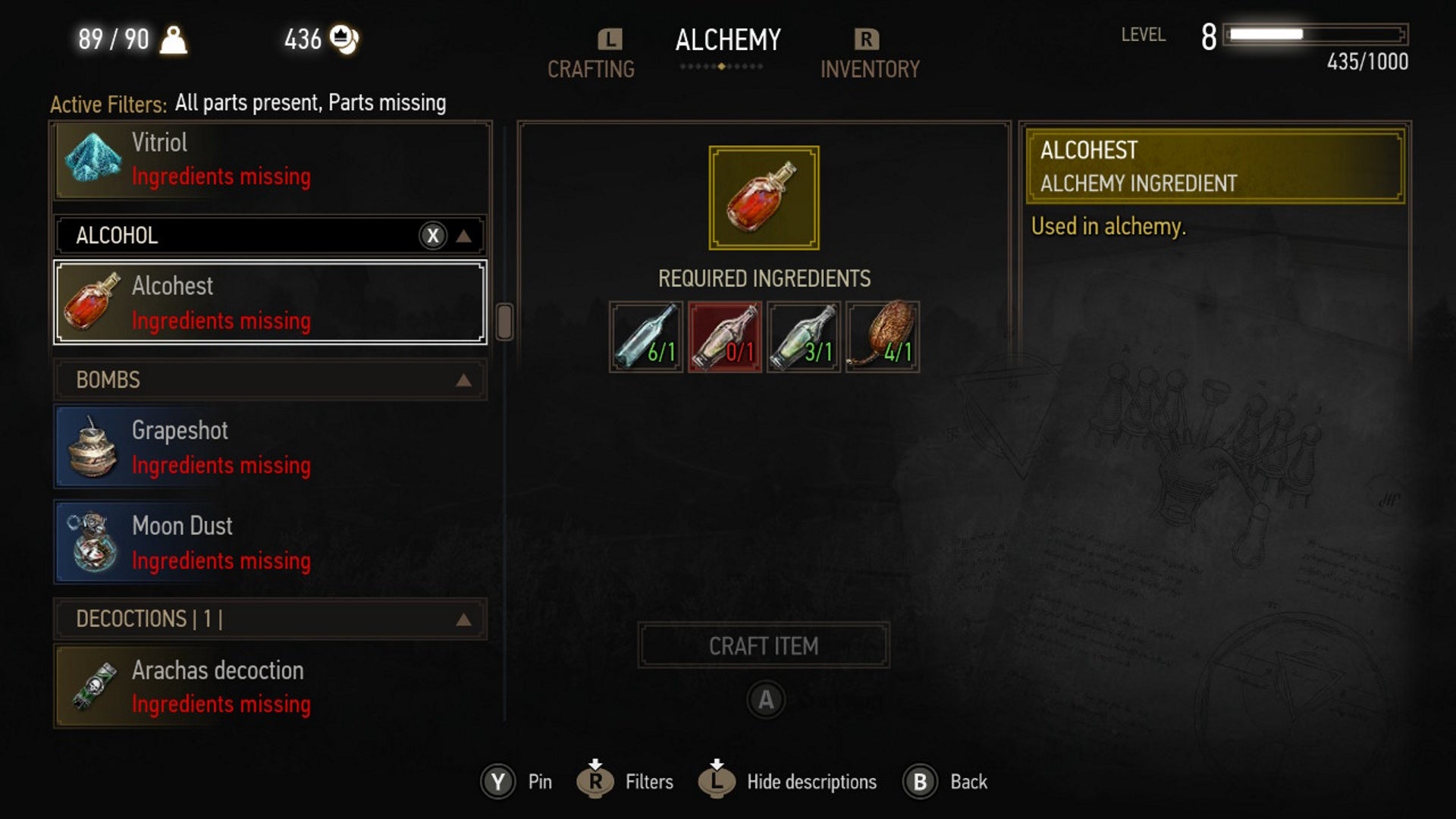Image resolution: width=1456 pixels, height=819 pixels.
Task: Open the INVENTORY tab
Action: 871,70
